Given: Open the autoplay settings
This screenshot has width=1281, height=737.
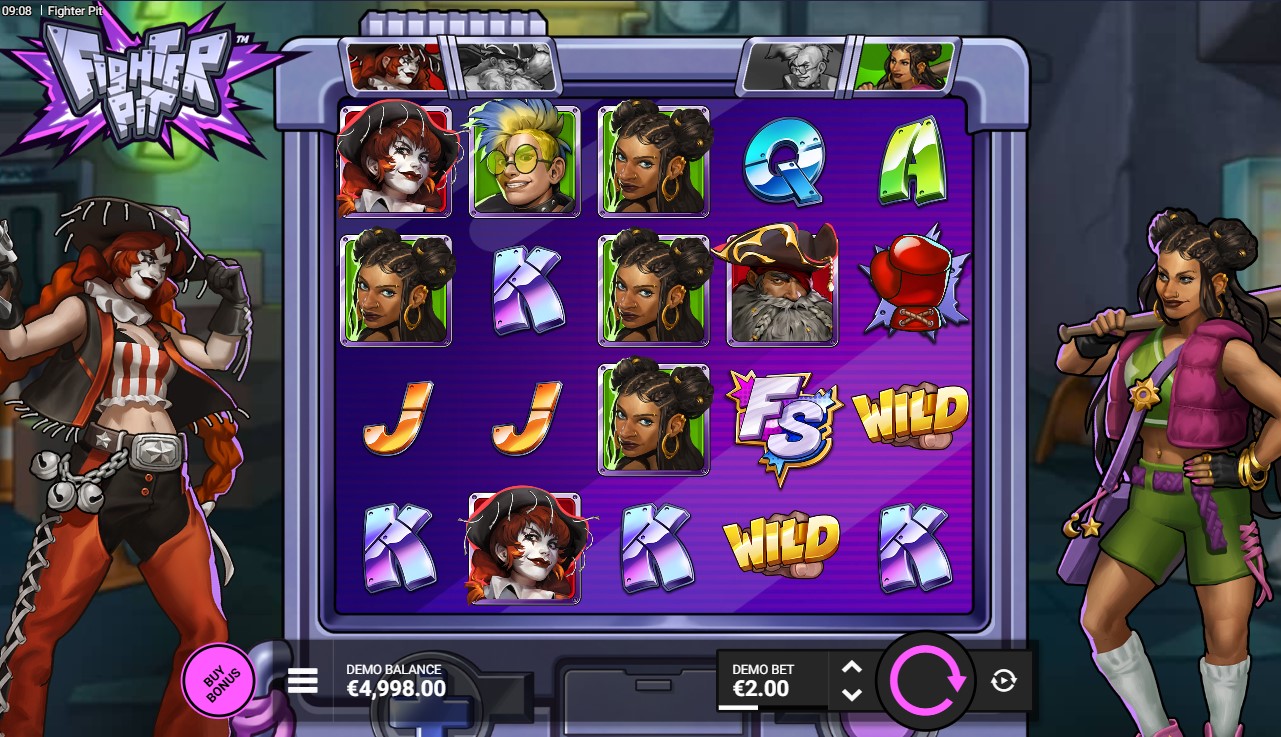Looking at the screenshot, I should [x=1003, y=681].
